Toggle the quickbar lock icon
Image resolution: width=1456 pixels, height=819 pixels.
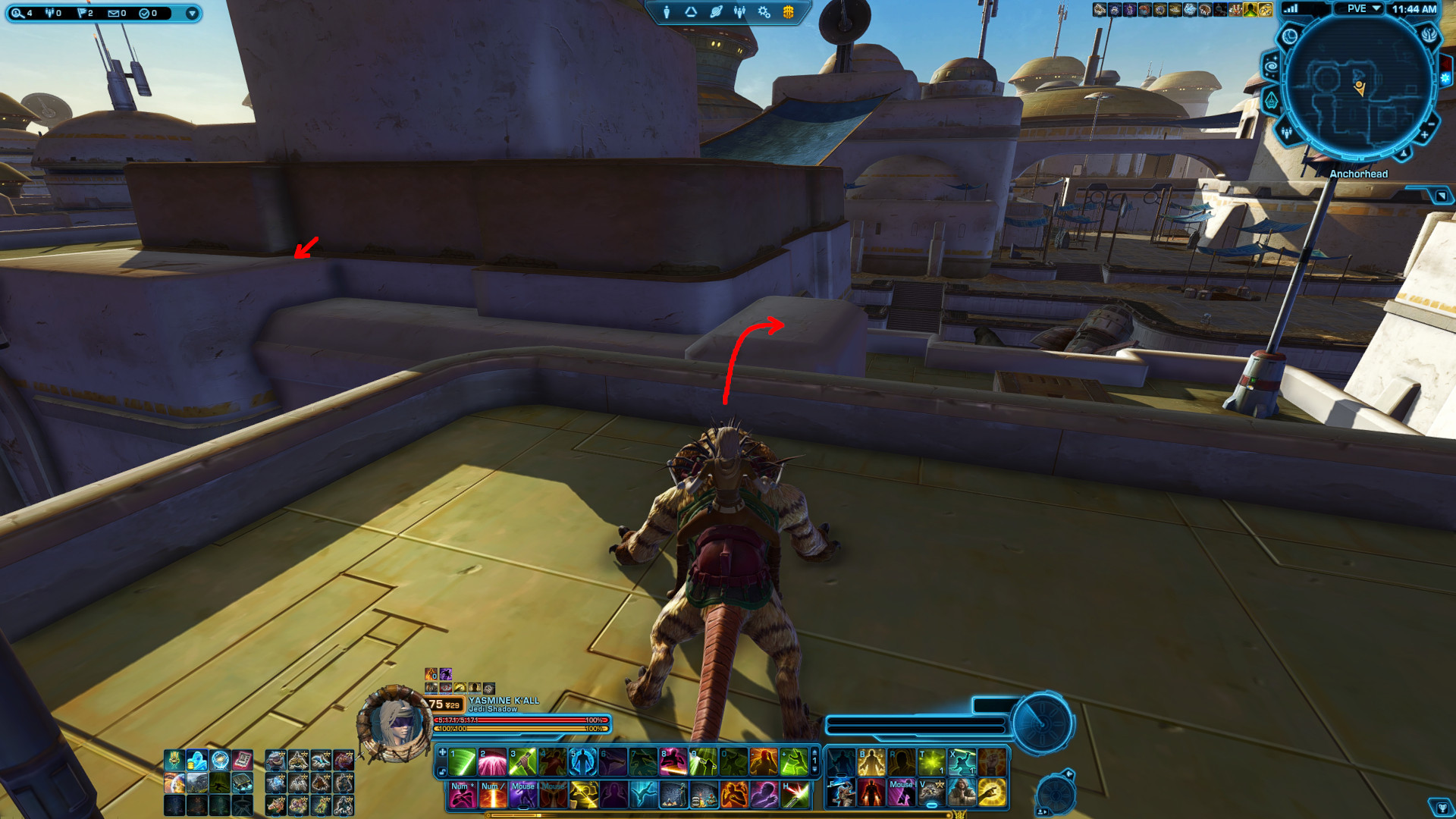pyautogui.click(x=442, y=772)
